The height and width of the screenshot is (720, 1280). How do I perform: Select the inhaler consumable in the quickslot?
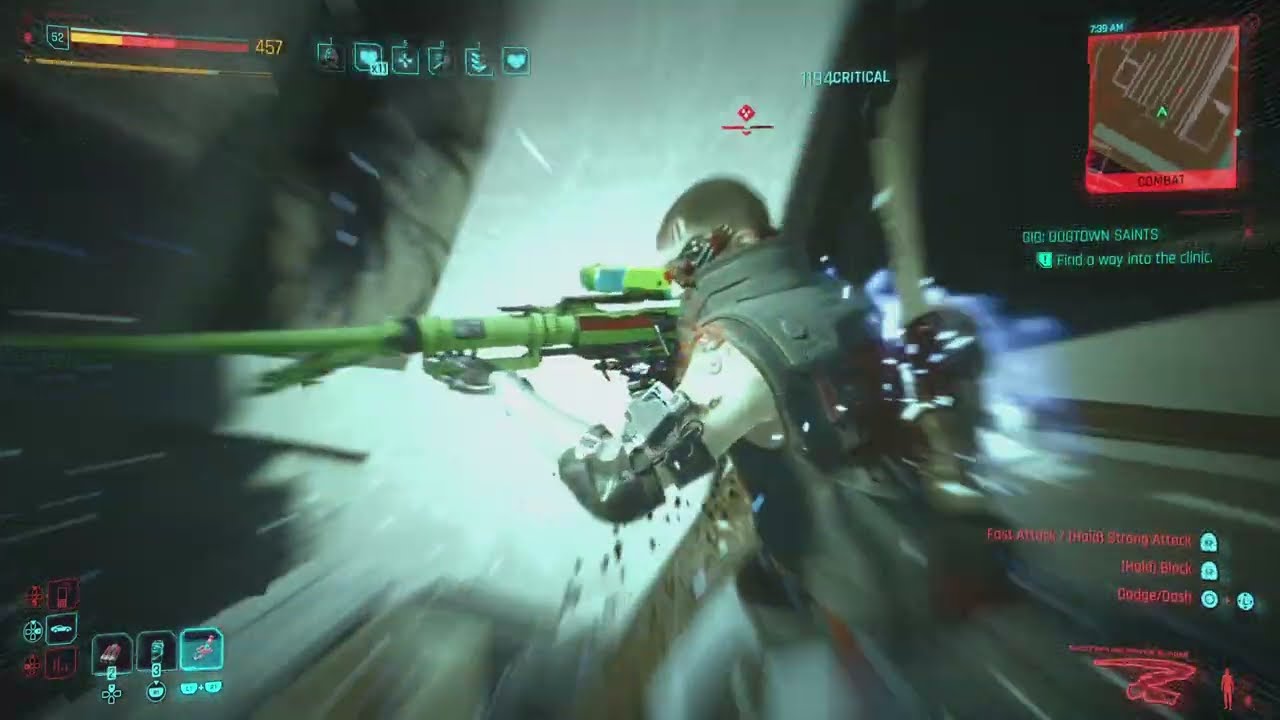click(155, 651)
